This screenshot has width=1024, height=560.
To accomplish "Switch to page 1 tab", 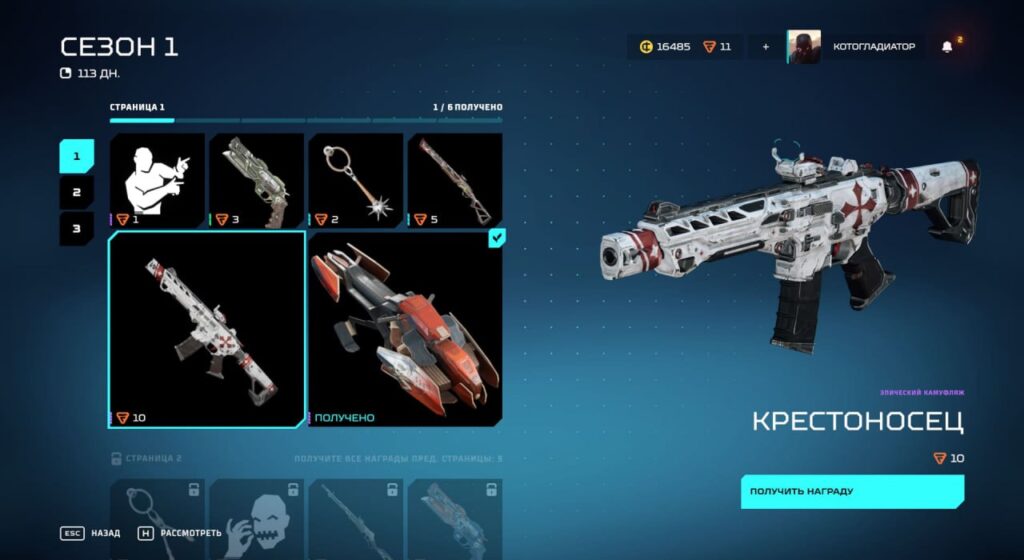I will [76, 156].
